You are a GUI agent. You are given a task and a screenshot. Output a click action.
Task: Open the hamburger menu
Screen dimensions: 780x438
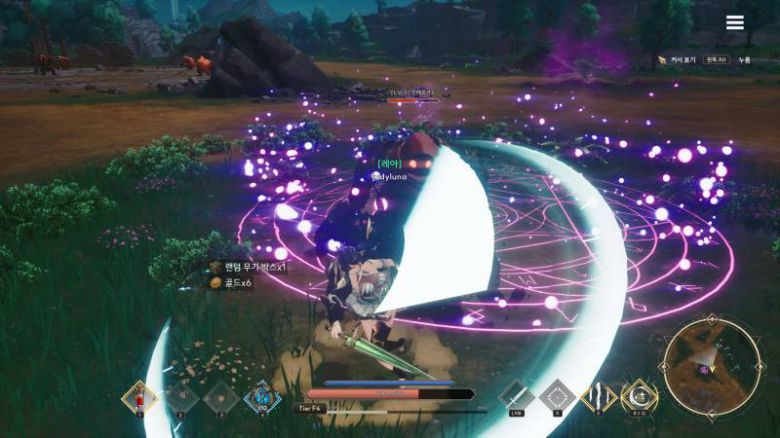[735, 23]
